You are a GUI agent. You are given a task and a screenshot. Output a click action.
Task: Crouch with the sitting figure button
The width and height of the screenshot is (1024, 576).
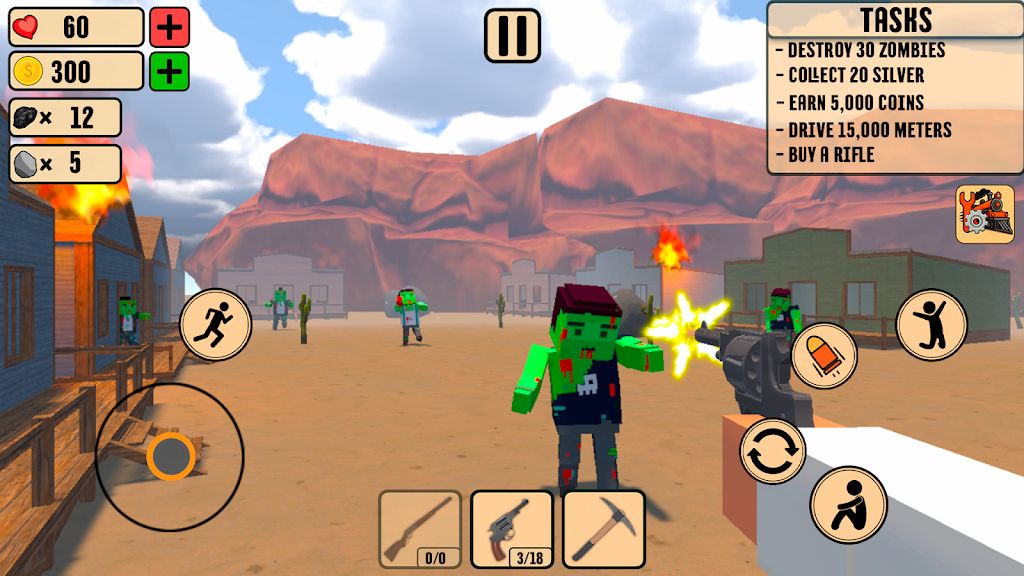coord(849,504)
